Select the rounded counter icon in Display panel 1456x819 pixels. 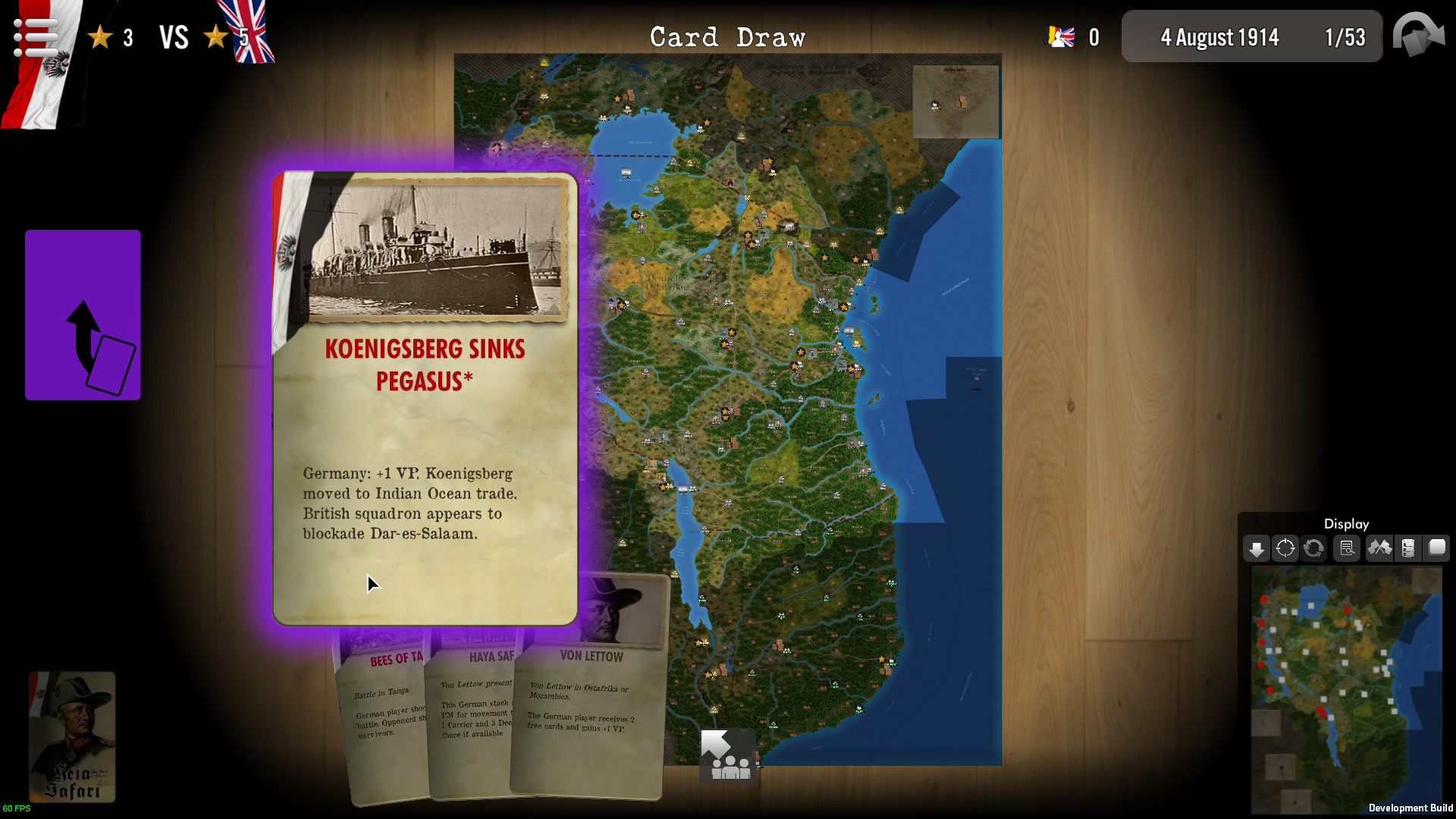click(x=1437, y=548)
